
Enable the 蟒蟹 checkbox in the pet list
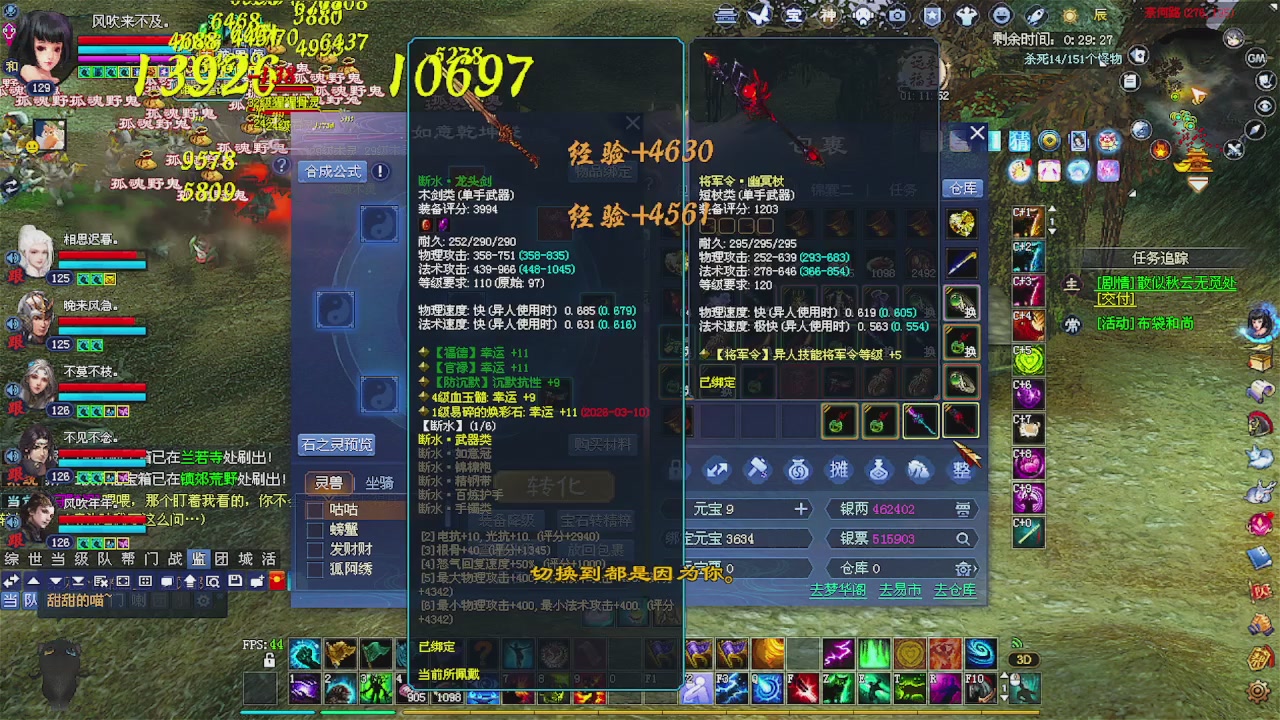316,528
